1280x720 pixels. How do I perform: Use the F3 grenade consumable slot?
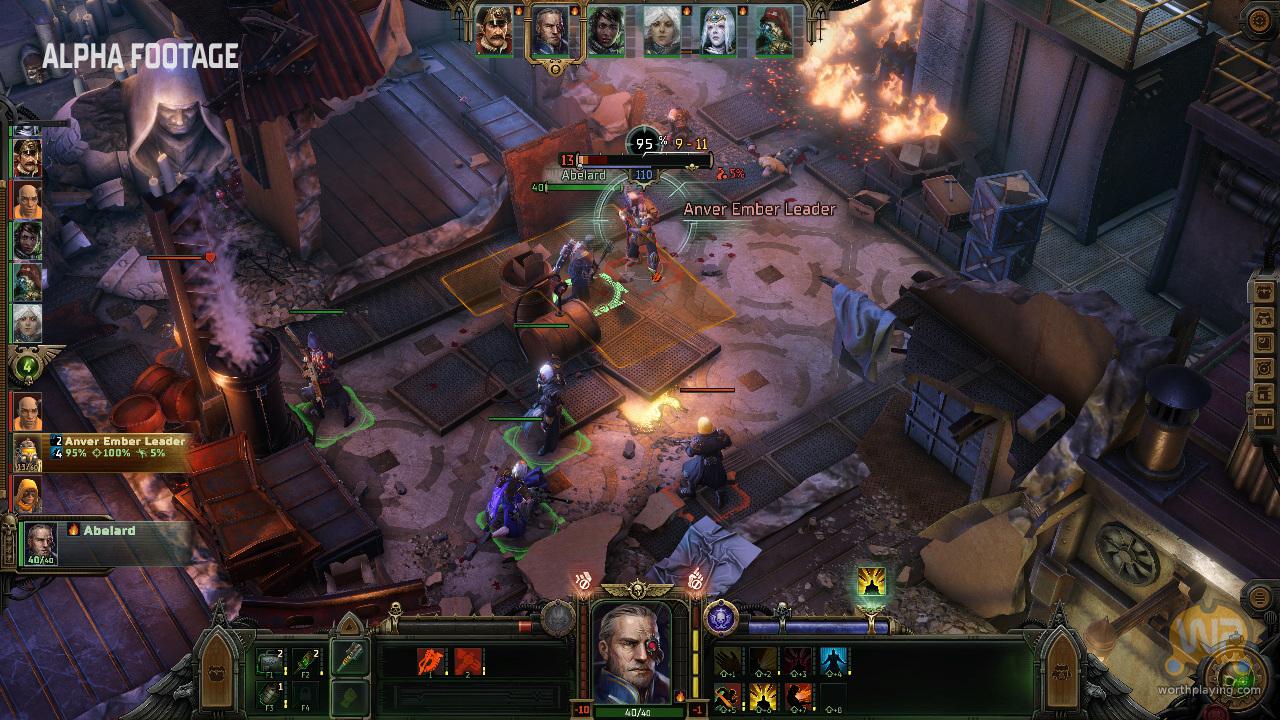tap(272, 693)
